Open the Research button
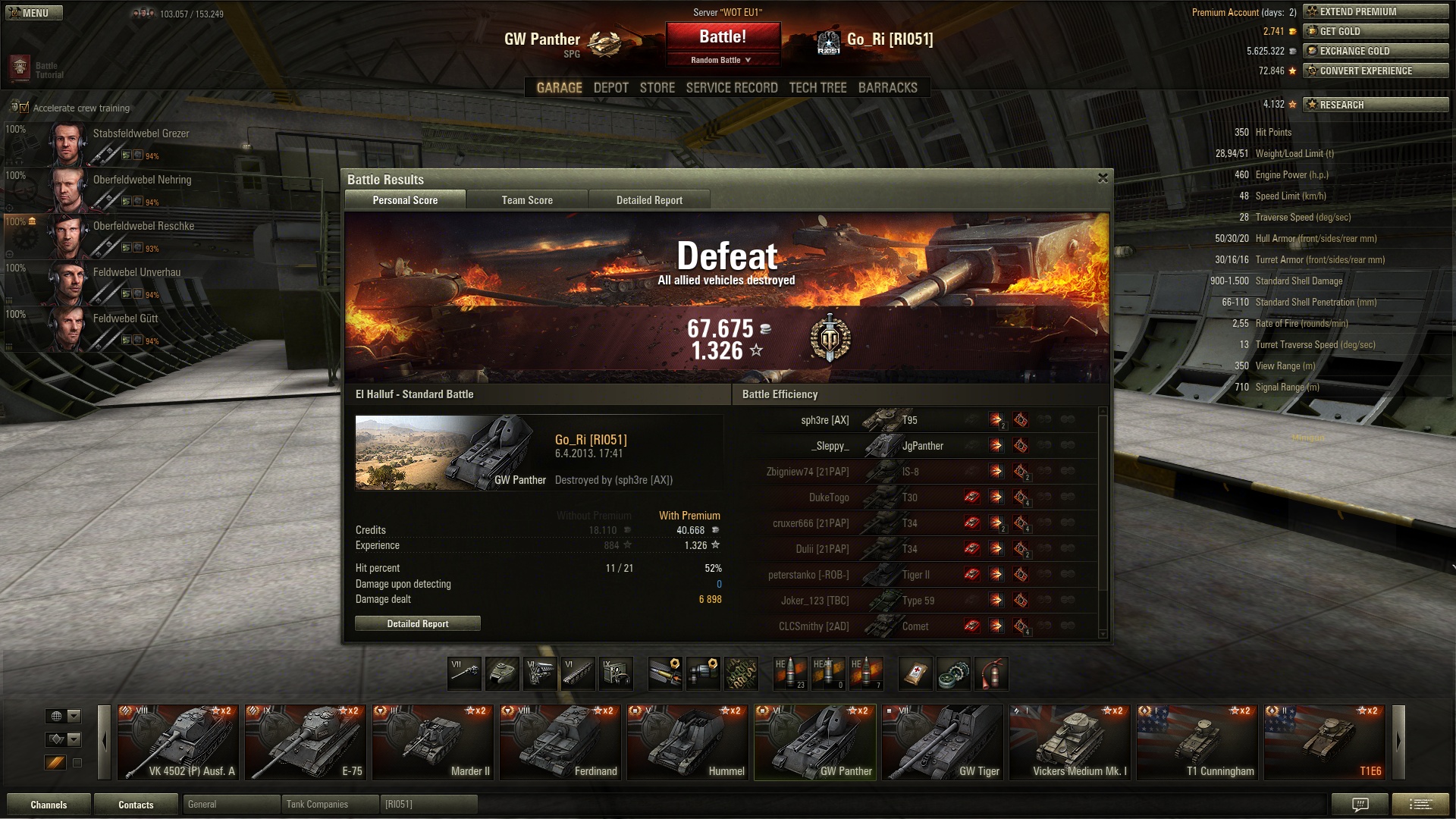 (x=1376, y=105)
